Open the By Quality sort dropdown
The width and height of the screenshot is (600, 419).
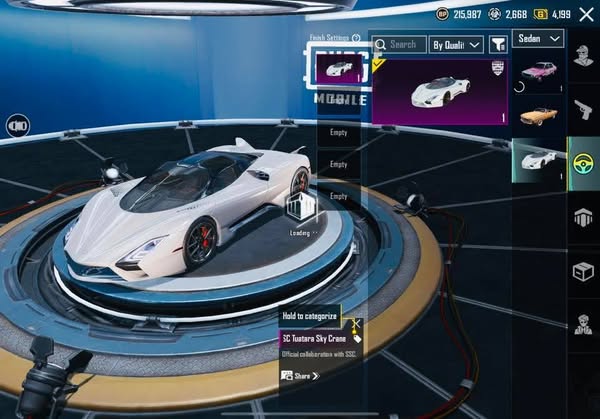point(456,44)
